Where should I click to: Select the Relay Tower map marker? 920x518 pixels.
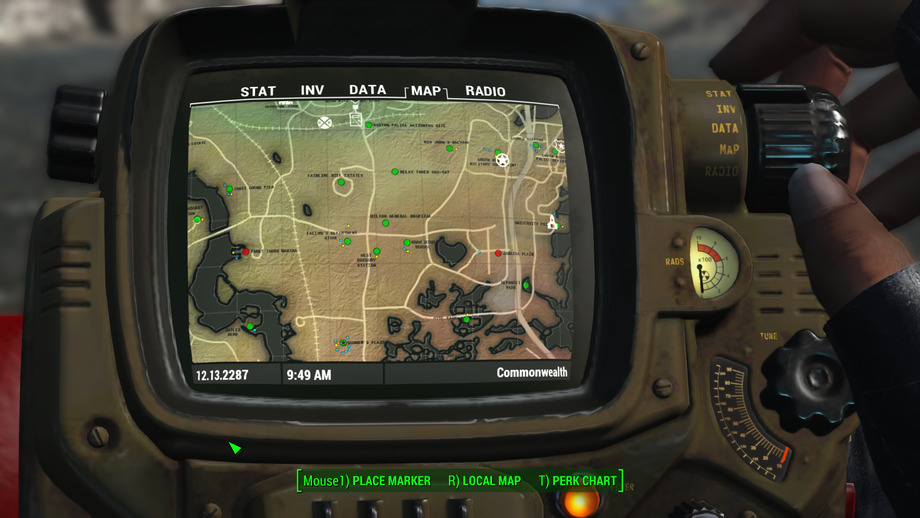point(395,171)
